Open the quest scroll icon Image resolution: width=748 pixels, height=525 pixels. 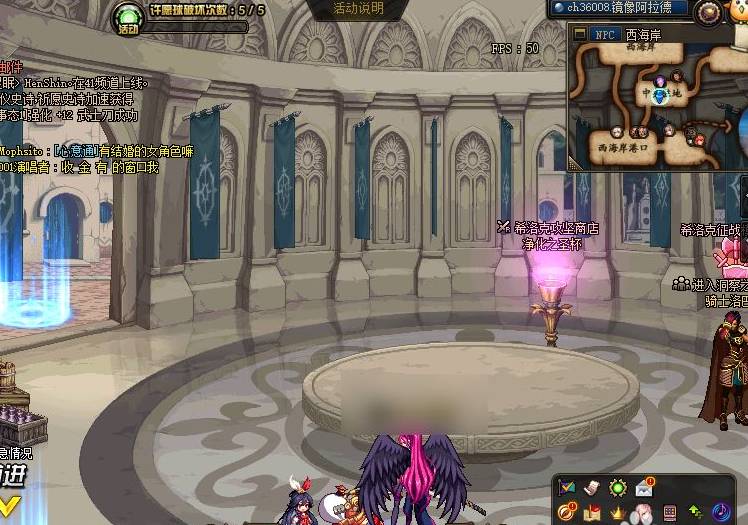click(592, 488)
